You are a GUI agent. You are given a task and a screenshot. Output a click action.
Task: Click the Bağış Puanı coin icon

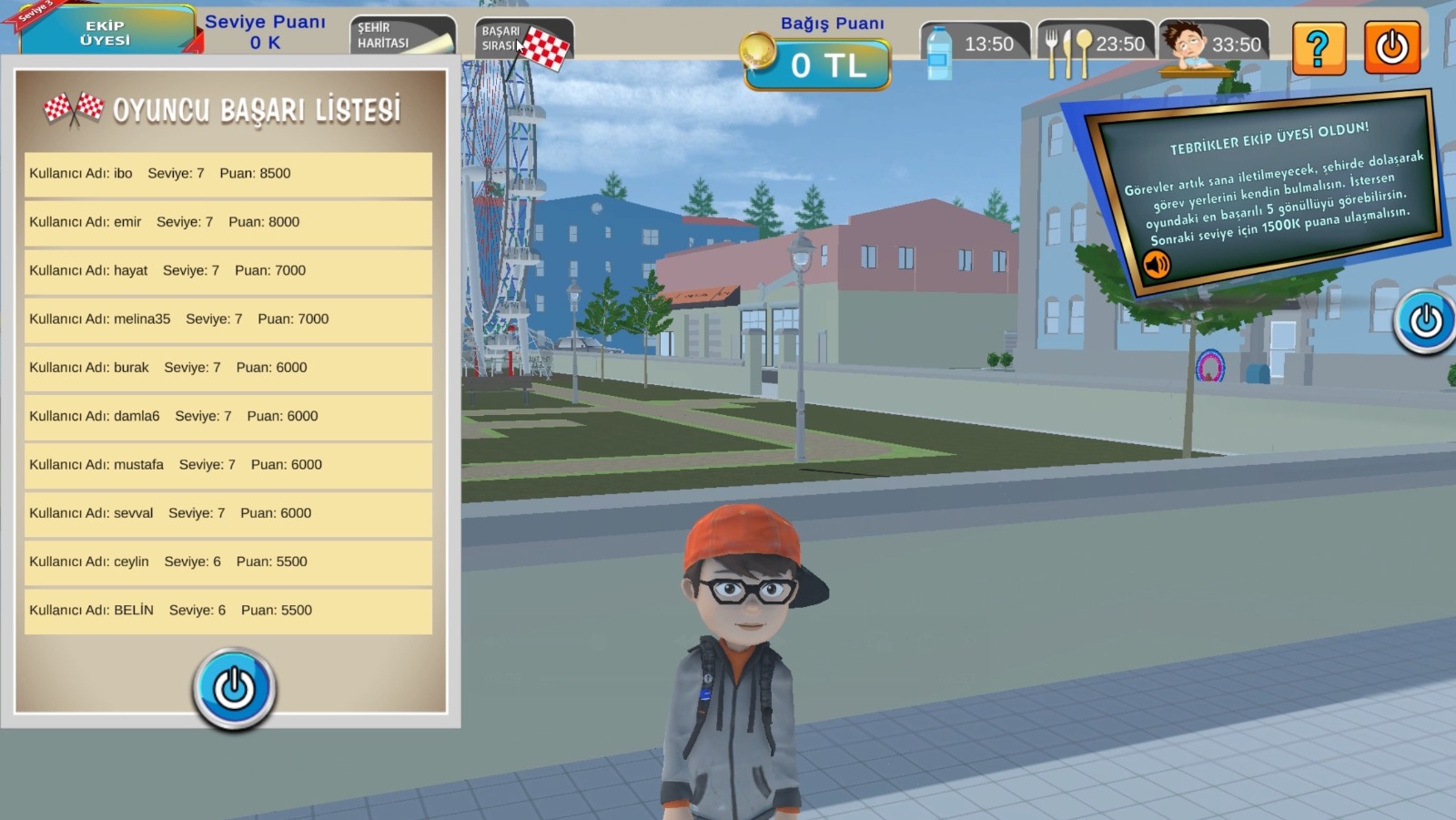(x=756, y=52)
